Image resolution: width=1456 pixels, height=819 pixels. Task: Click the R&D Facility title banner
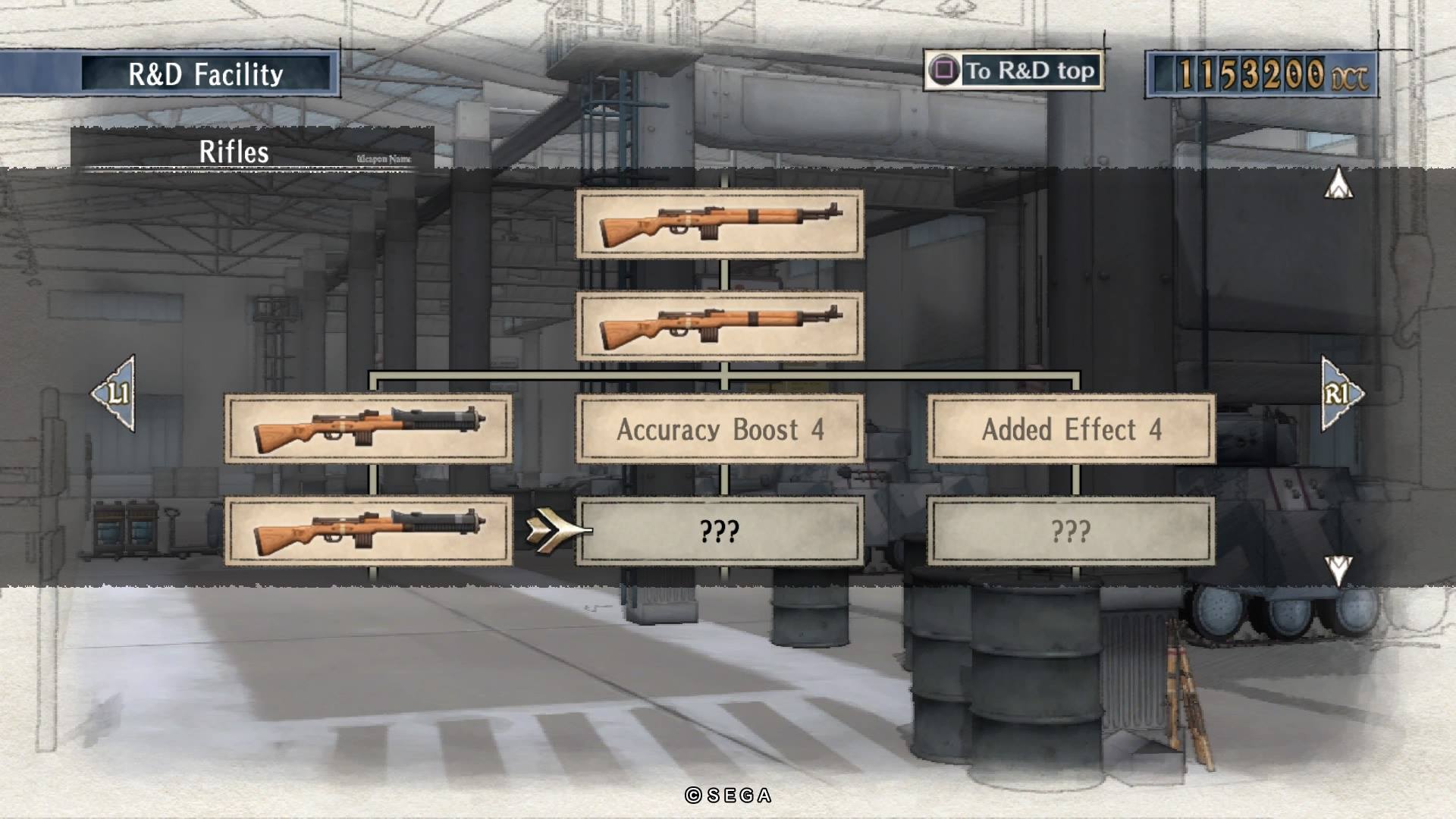click(x=206, y=74)
